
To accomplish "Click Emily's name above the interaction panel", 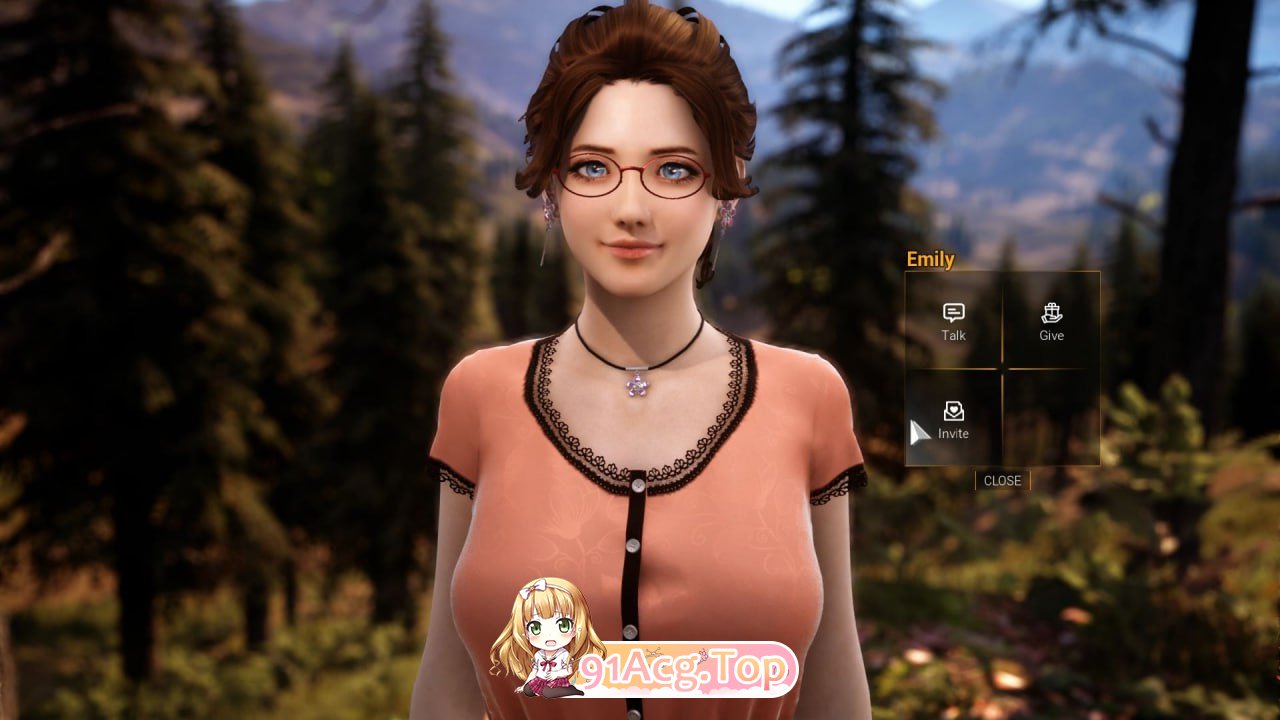I will tap(930, 260).
